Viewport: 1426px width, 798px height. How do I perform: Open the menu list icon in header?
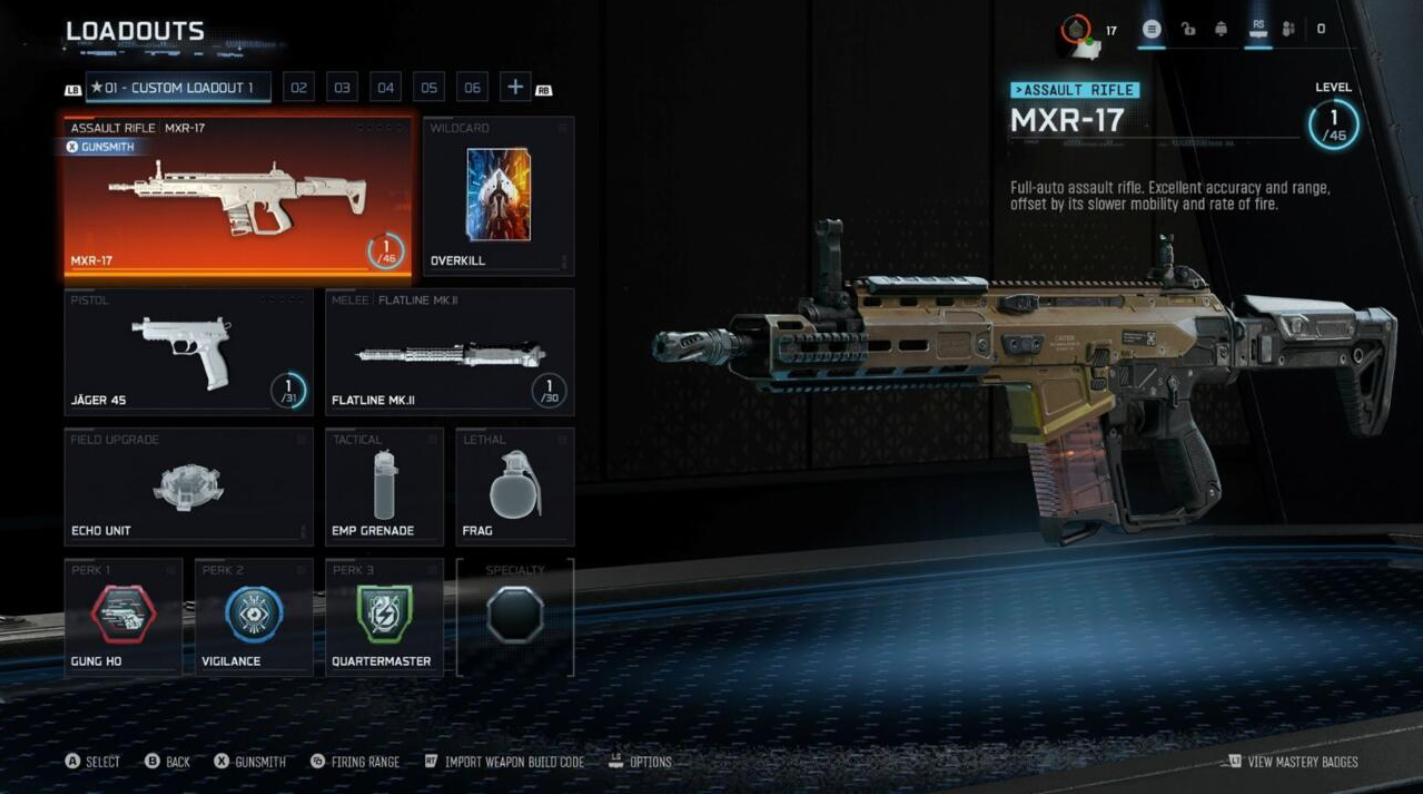click(1152, 29)
